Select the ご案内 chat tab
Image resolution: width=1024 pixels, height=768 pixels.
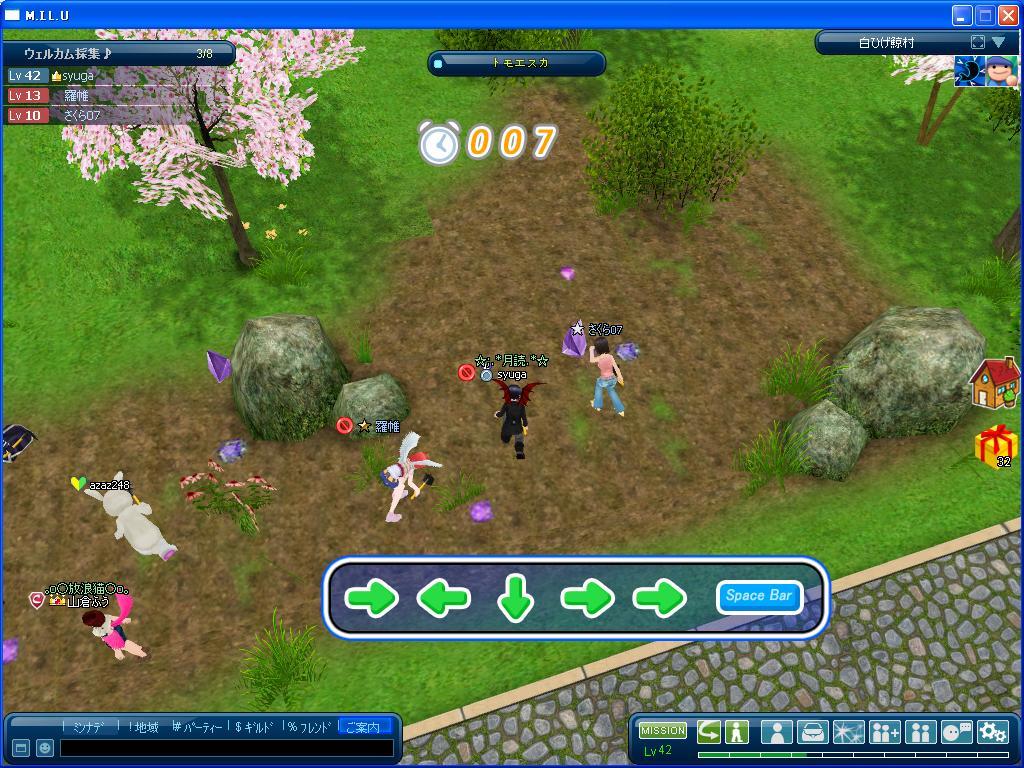(x=361, y=727)
